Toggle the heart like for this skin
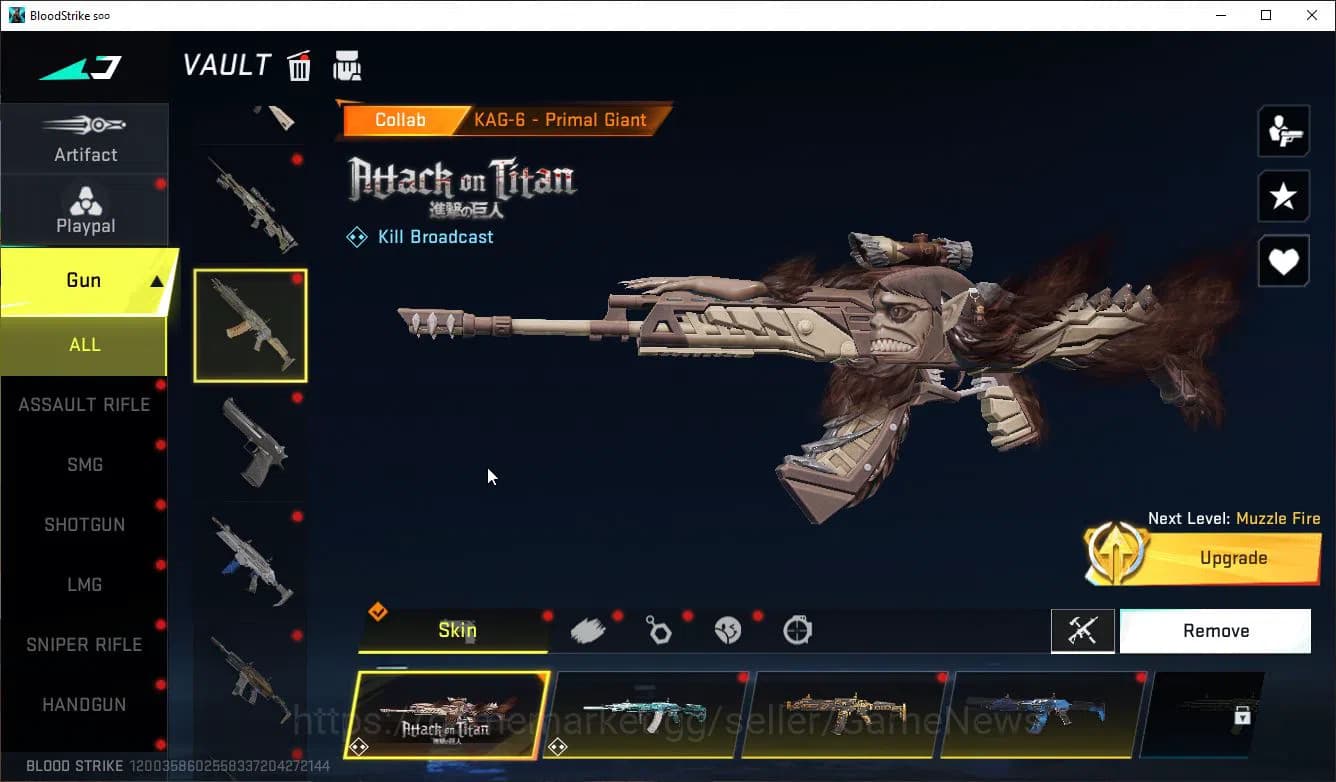Viewport: 1336px width, 782px height. pyautogui.click(x=1283, y=261)
